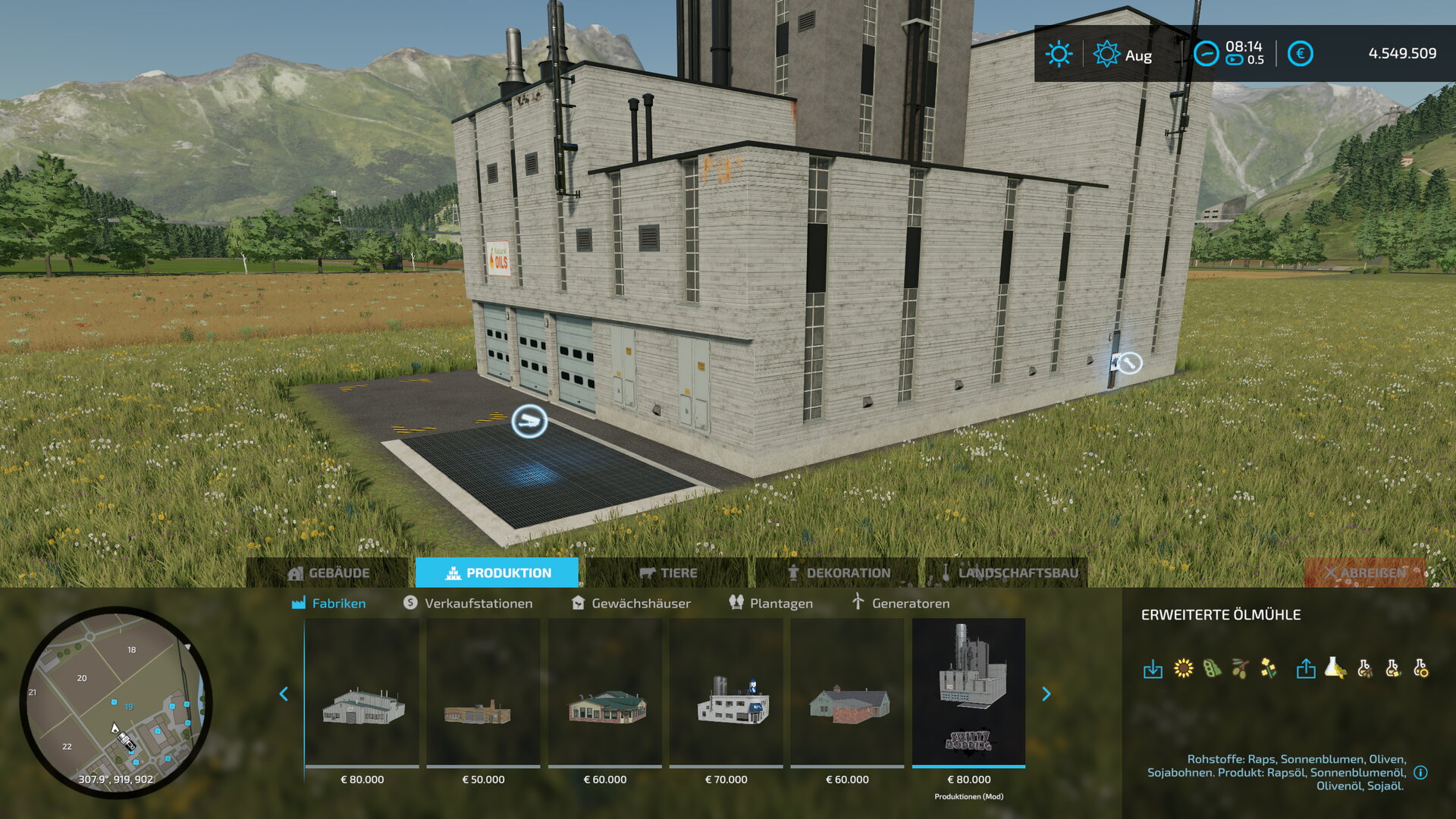Select the Produktion category tab
Screen dimensions: 1456x819
[497, 573]
